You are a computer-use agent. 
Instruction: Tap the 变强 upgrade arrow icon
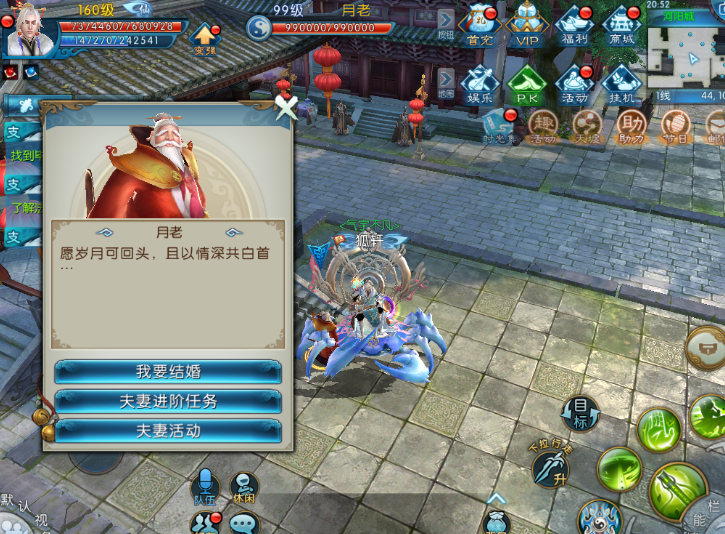click(x=205, y=39)
